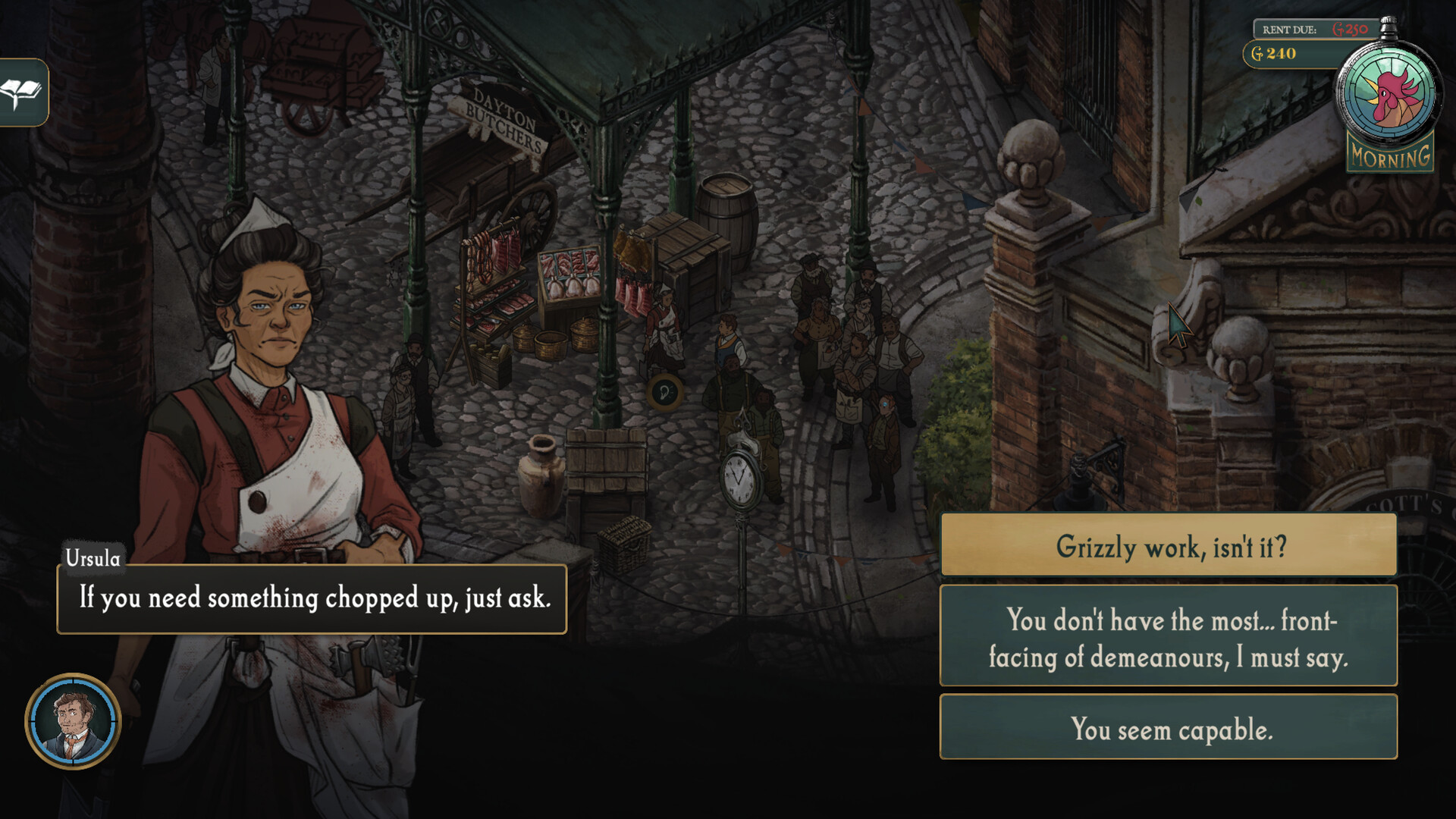Select the front-facing demeanours dialogue option
Viewport: 1456px width, 819px height.
(1168, 637)
